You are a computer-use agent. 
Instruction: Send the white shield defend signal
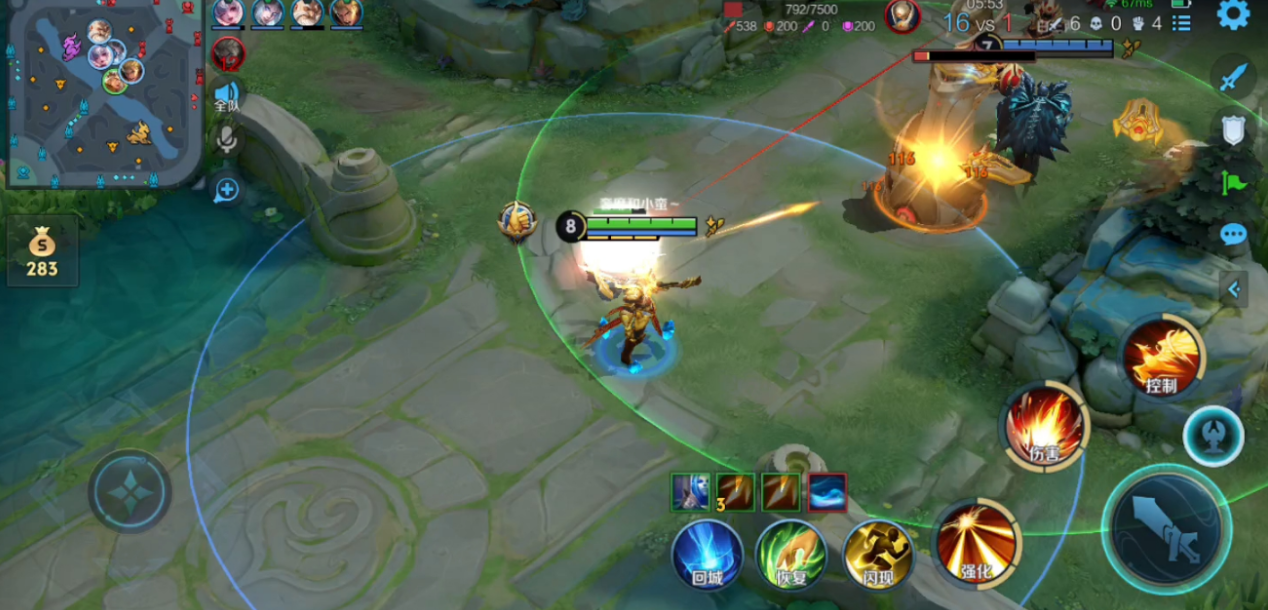[1234, 130]
